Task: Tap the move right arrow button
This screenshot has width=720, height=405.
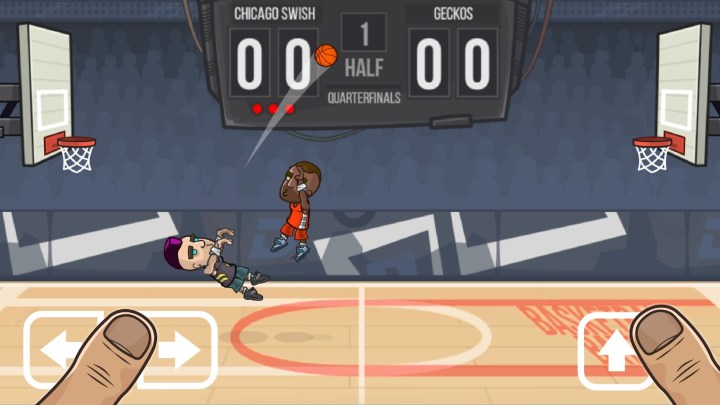Action: [x=180, y=350]
